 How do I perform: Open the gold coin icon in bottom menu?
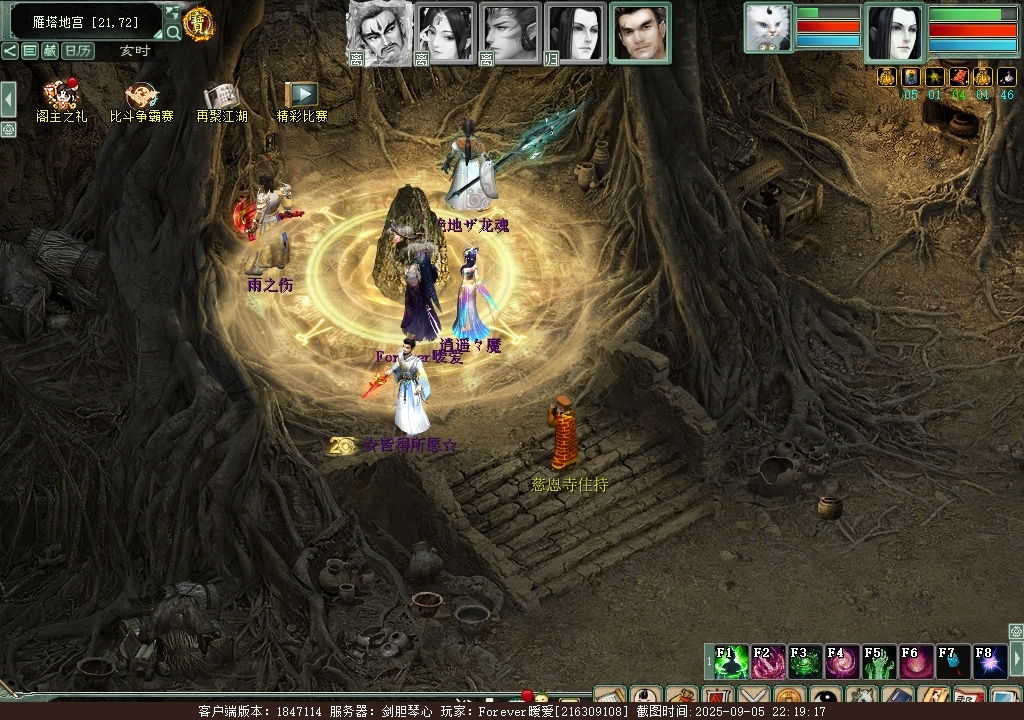pos(790,698)
